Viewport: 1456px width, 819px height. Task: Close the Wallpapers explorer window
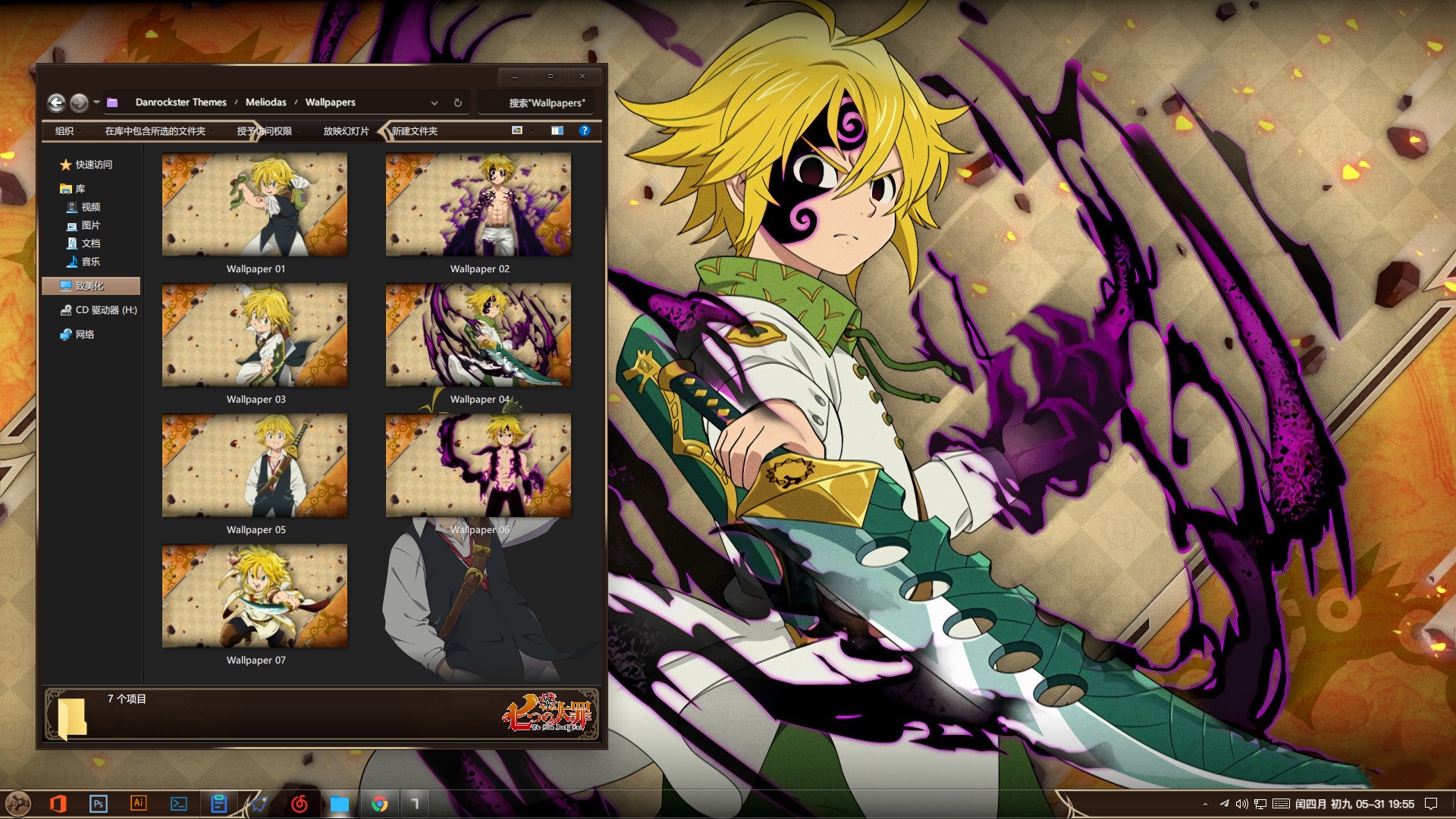[582, 76]
